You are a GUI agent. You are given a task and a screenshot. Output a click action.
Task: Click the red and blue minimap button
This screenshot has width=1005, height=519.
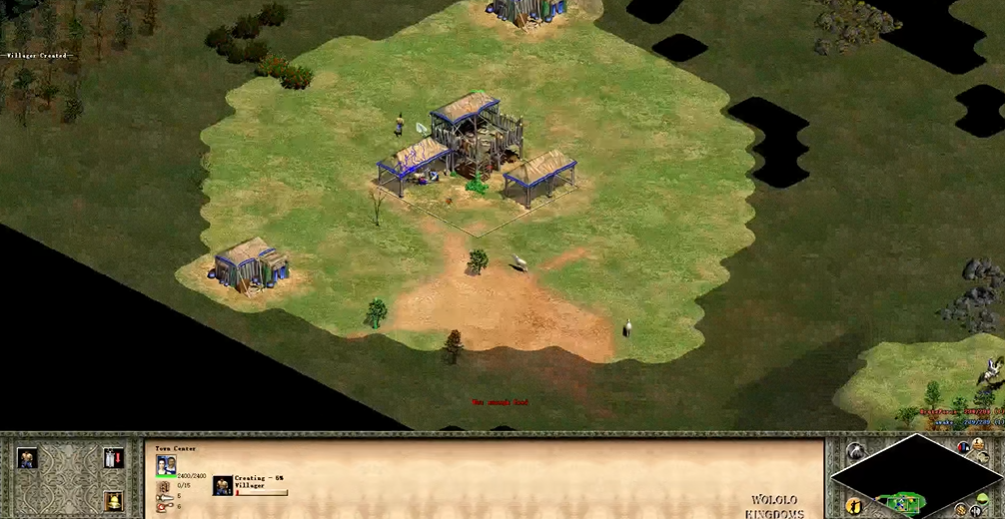[x=963, y=447]
